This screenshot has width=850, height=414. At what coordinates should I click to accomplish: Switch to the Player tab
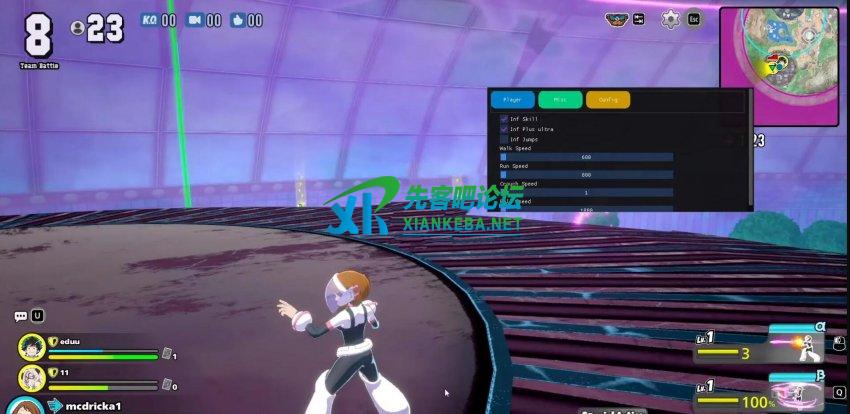point(512,100)
